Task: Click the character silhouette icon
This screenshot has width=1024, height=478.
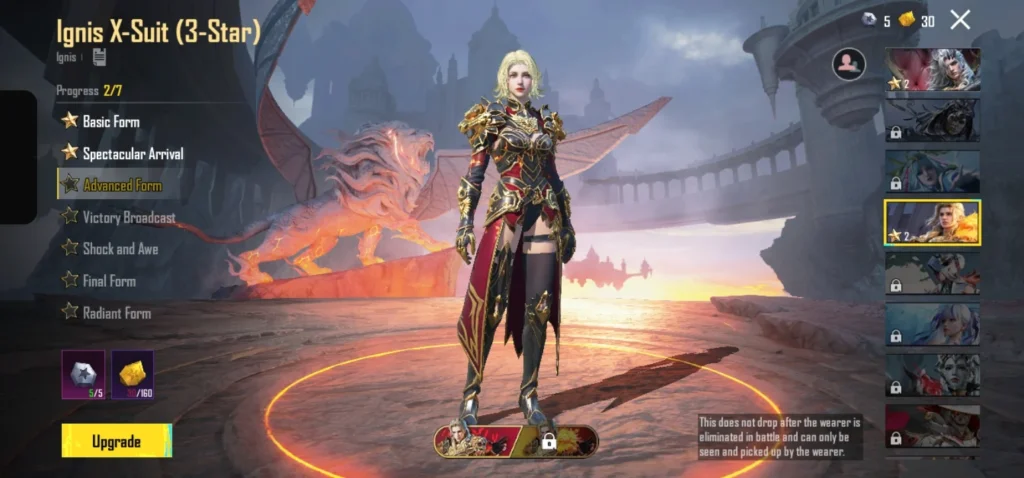Action: point(848,64)
